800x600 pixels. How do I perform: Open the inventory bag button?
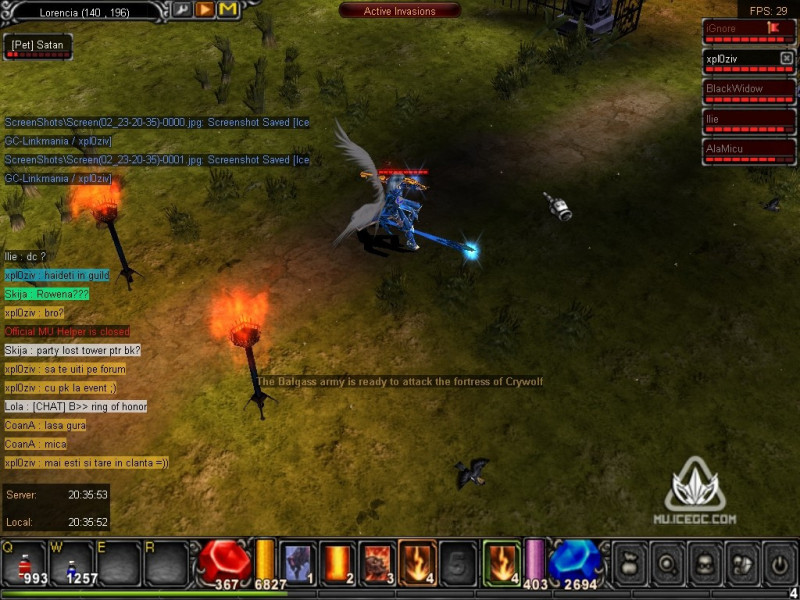(630, 563)
